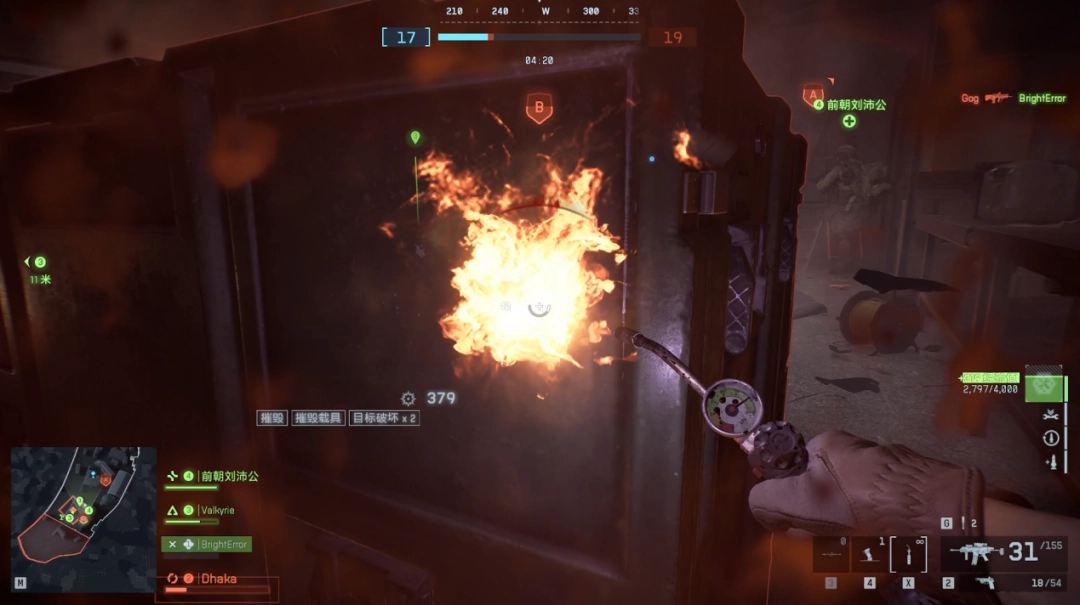1080x605 pixels.
Task: Select the grenade icon above the rifle
Action: tap(965, 523)
